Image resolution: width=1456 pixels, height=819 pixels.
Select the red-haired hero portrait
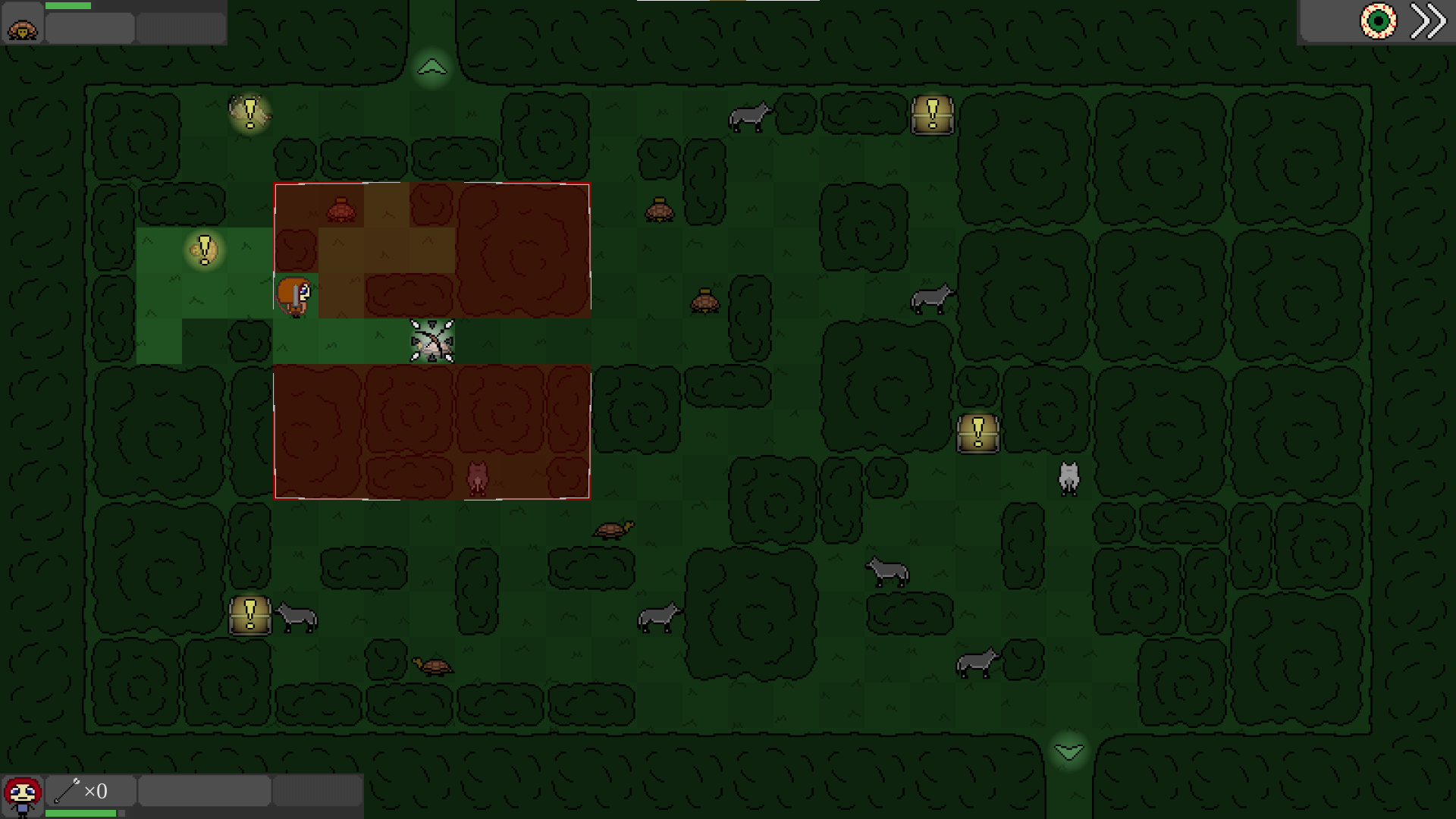(24, 792)
